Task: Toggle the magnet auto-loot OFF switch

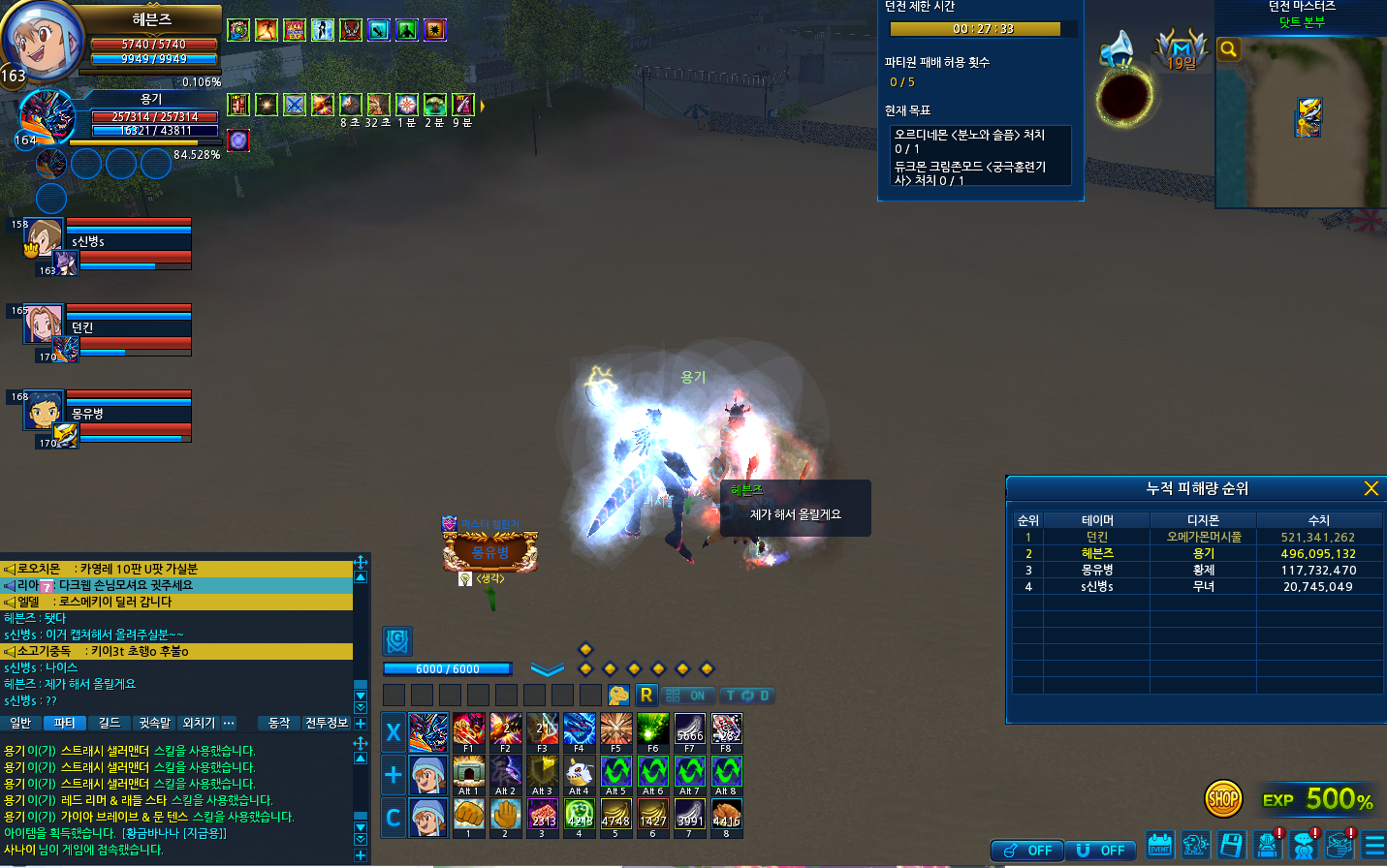Action: click(x=1101, y=850)
